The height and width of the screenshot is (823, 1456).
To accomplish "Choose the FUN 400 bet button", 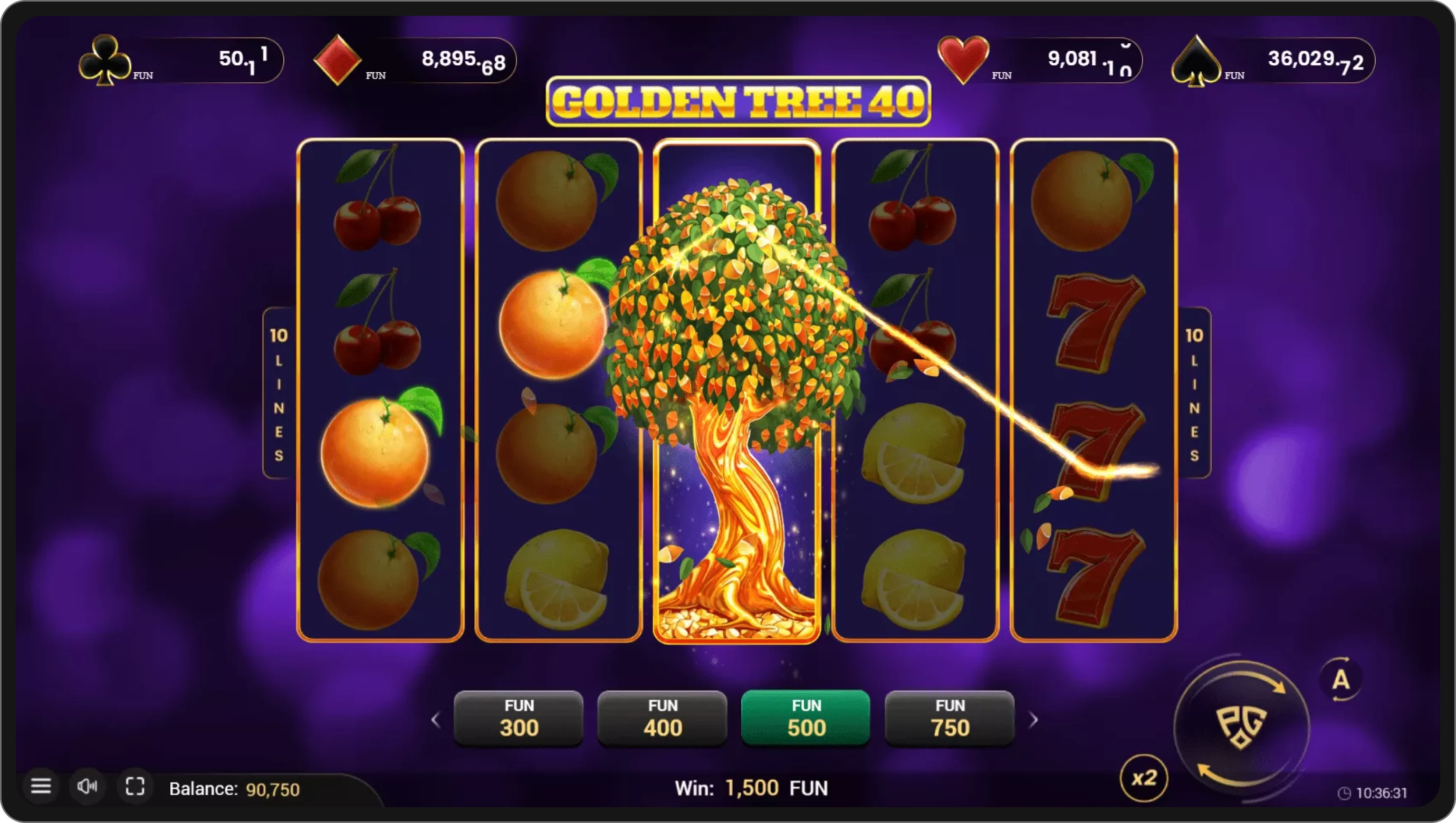I will point(662,718).
